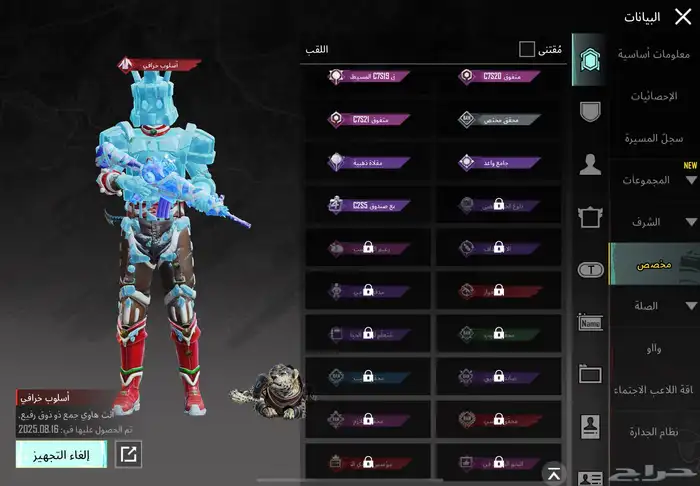Switch to the person silhouette tab
Image resolution: width=700 pixels, height=486 pixels.
(x=590, y=164)
